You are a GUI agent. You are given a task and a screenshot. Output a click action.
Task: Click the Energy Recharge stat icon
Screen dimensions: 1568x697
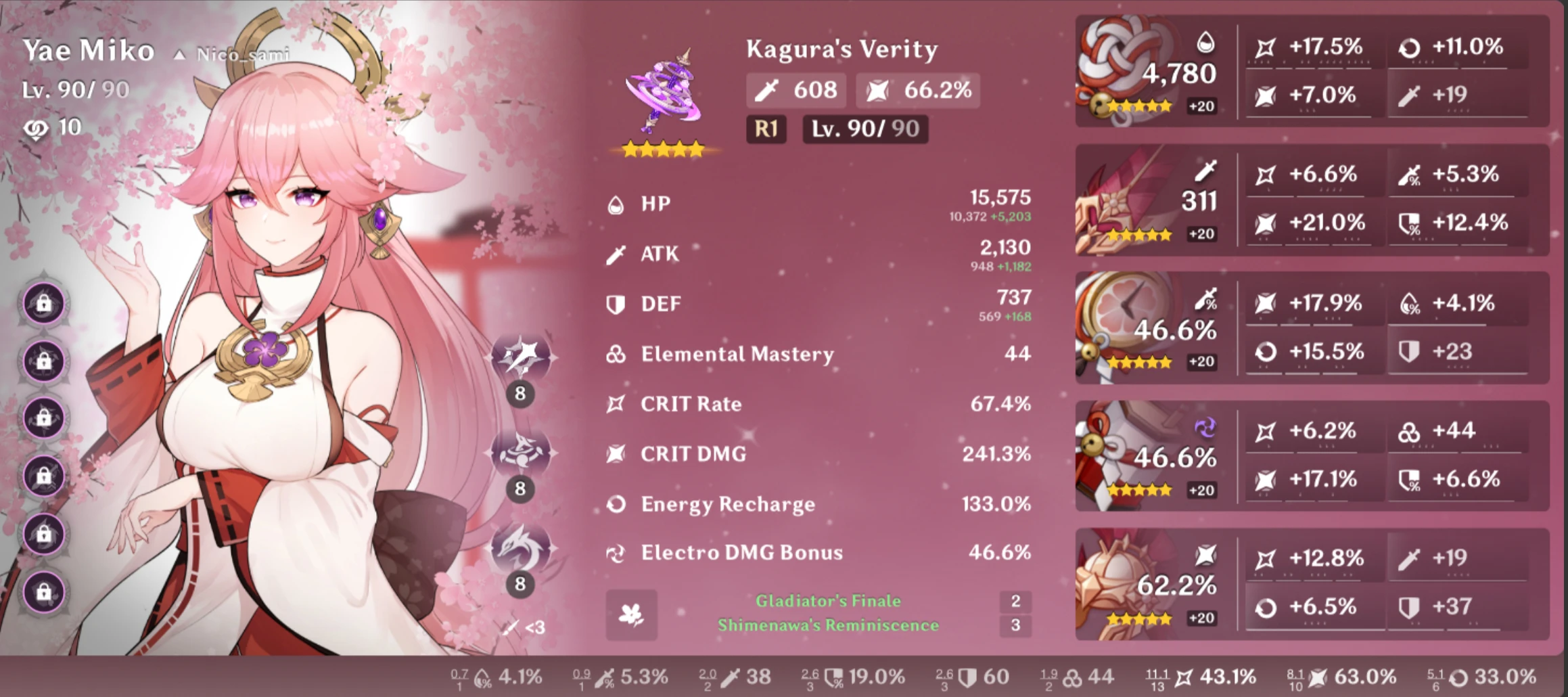[617, 504]
